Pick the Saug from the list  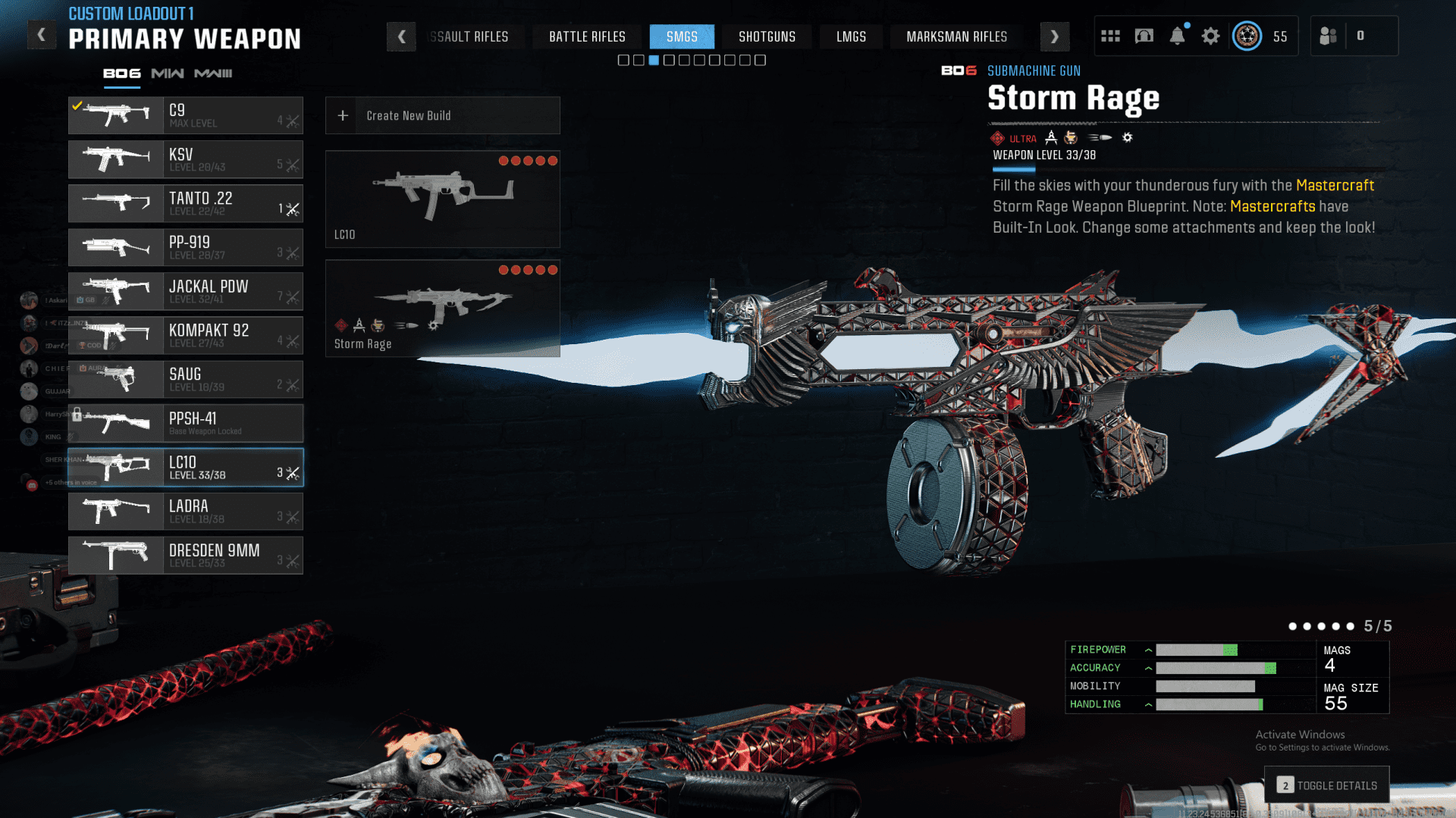[x=186, y=379]
